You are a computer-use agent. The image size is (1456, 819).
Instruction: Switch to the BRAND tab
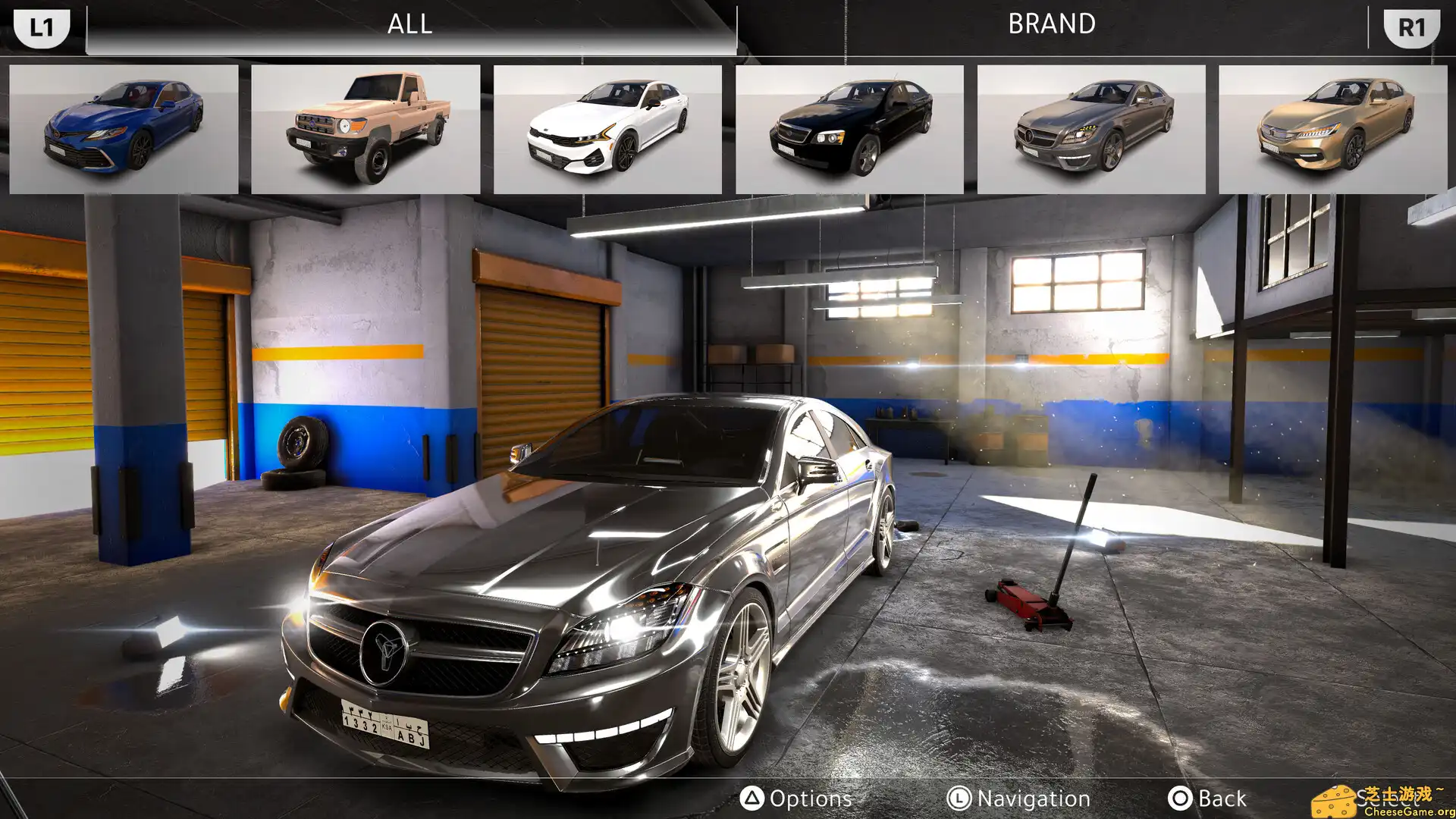(x=1051, y=25)
